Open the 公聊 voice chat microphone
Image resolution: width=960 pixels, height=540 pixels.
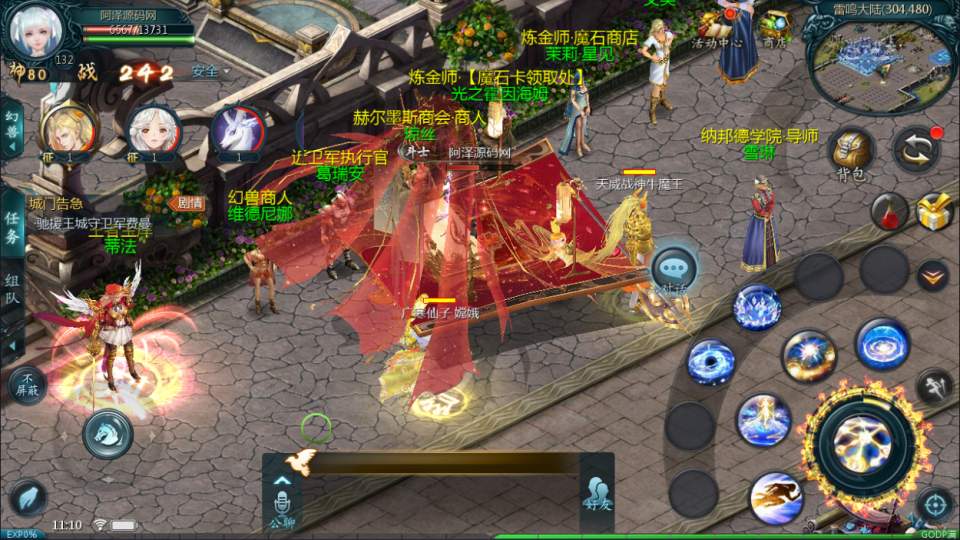[x=281, y=505]
